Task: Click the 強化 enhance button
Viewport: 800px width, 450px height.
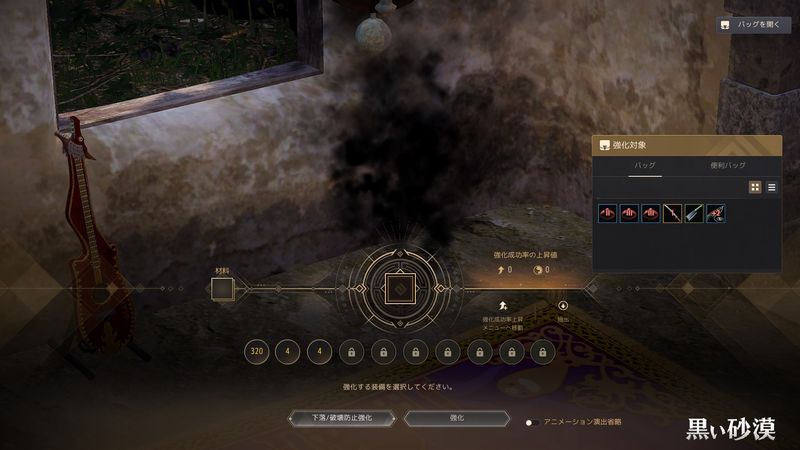Action: point(457,418)
